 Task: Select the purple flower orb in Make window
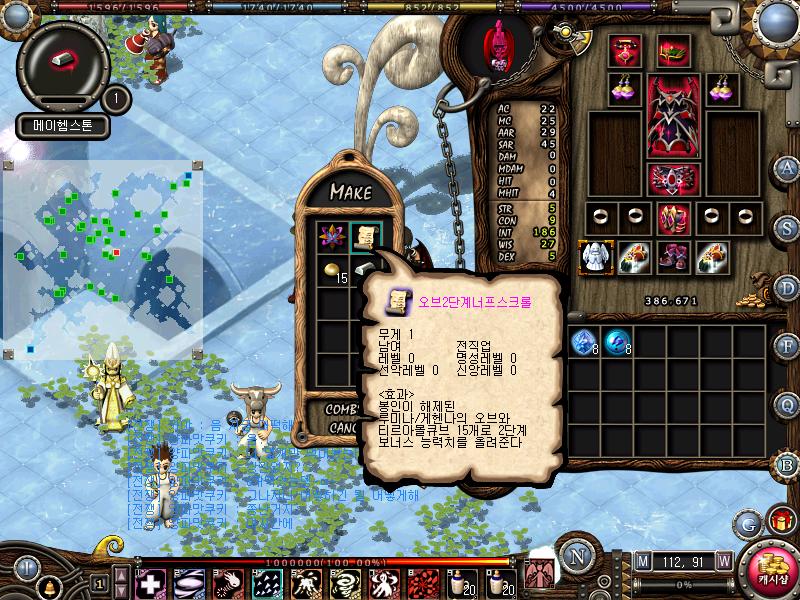tap(330, 236)
